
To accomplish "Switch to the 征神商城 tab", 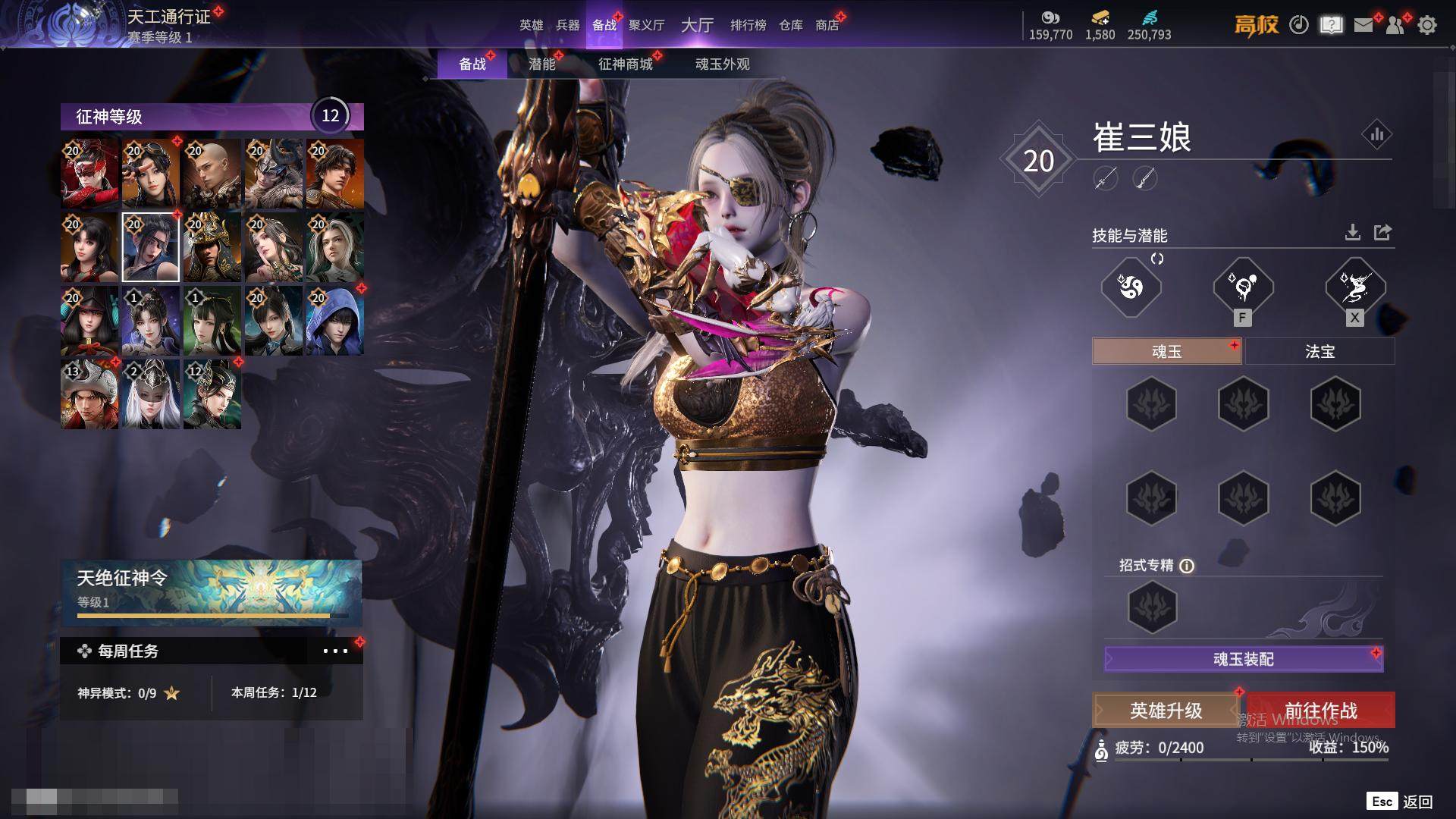I will 625,64.
